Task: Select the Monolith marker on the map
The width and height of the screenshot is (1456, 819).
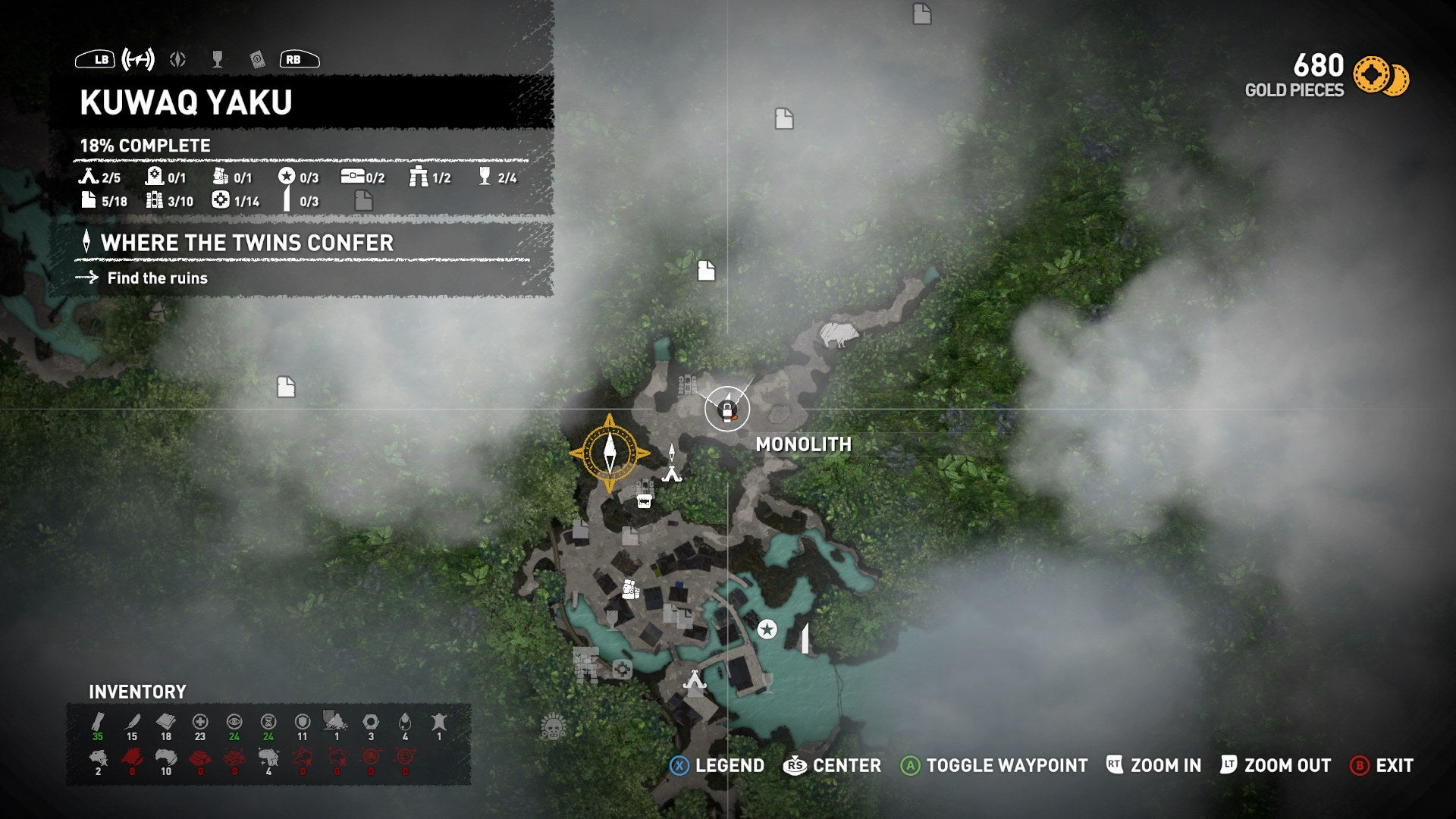Action: 727,409
